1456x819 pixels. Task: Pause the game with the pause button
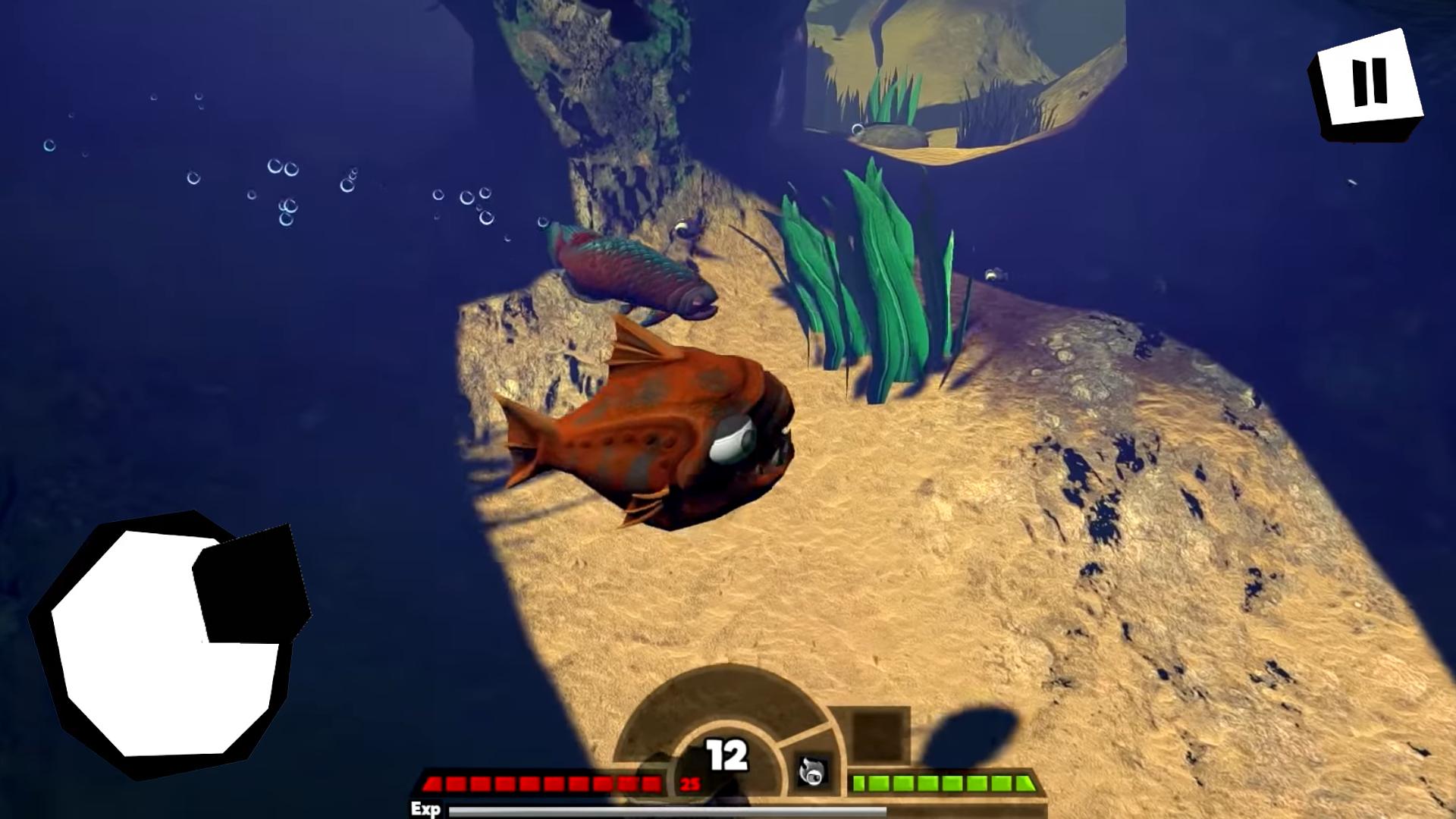tap(1368, 83)
